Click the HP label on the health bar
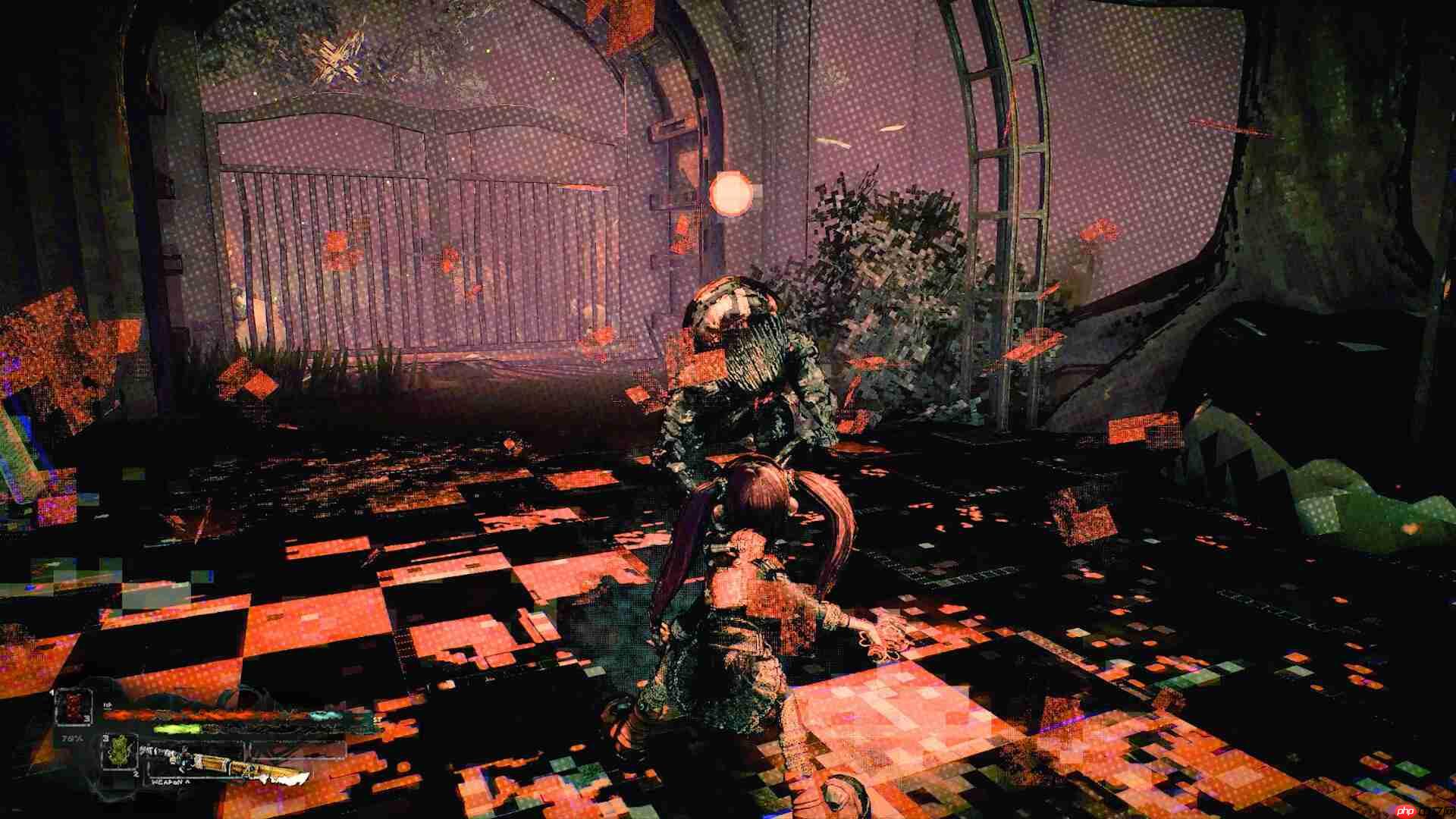 coord(107,705)
